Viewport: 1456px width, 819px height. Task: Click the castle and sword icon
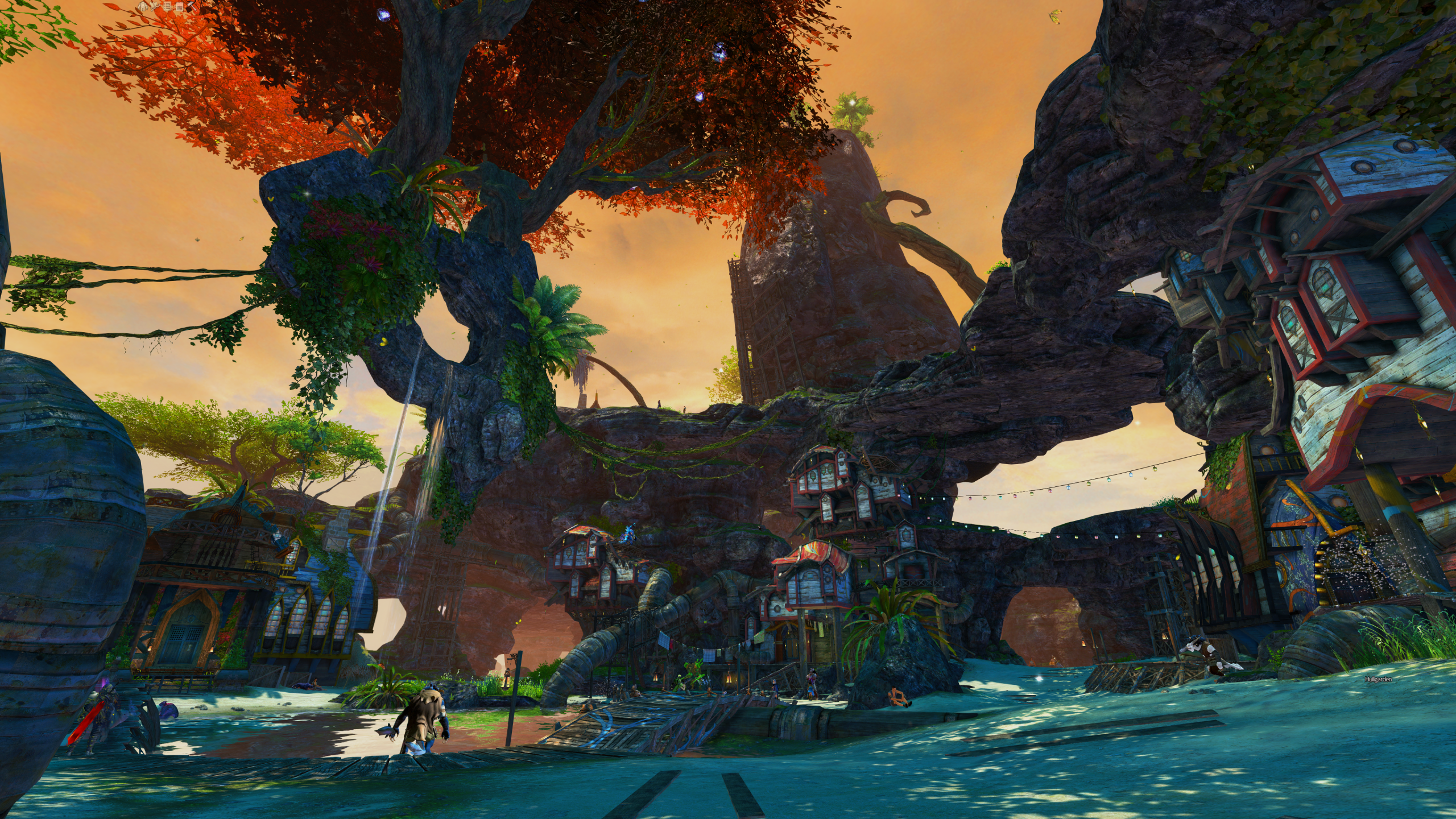point(155,7)
